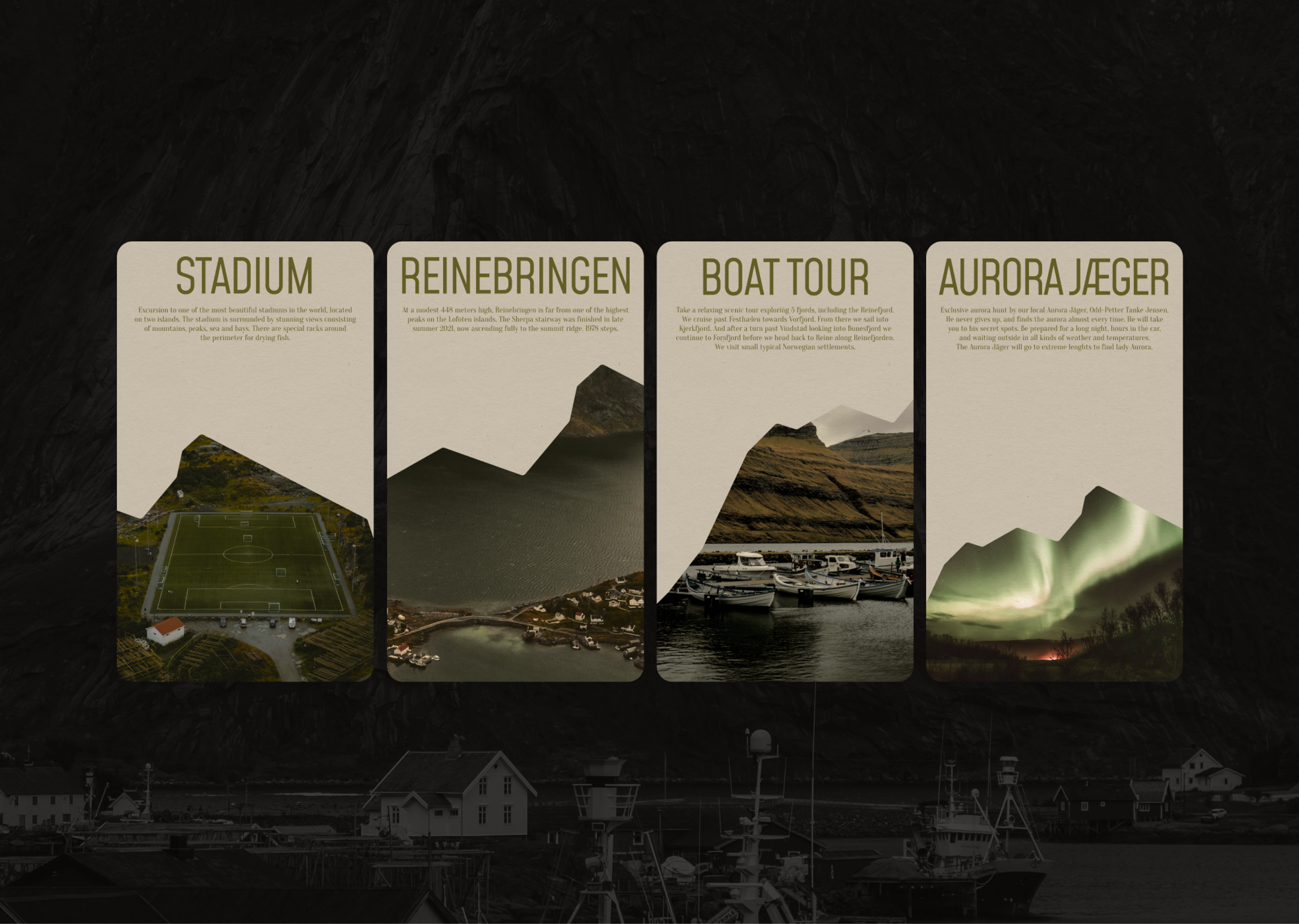Open the Reinebringen hike card
The image size is (1299, 924).
click(x=515, y=461)
